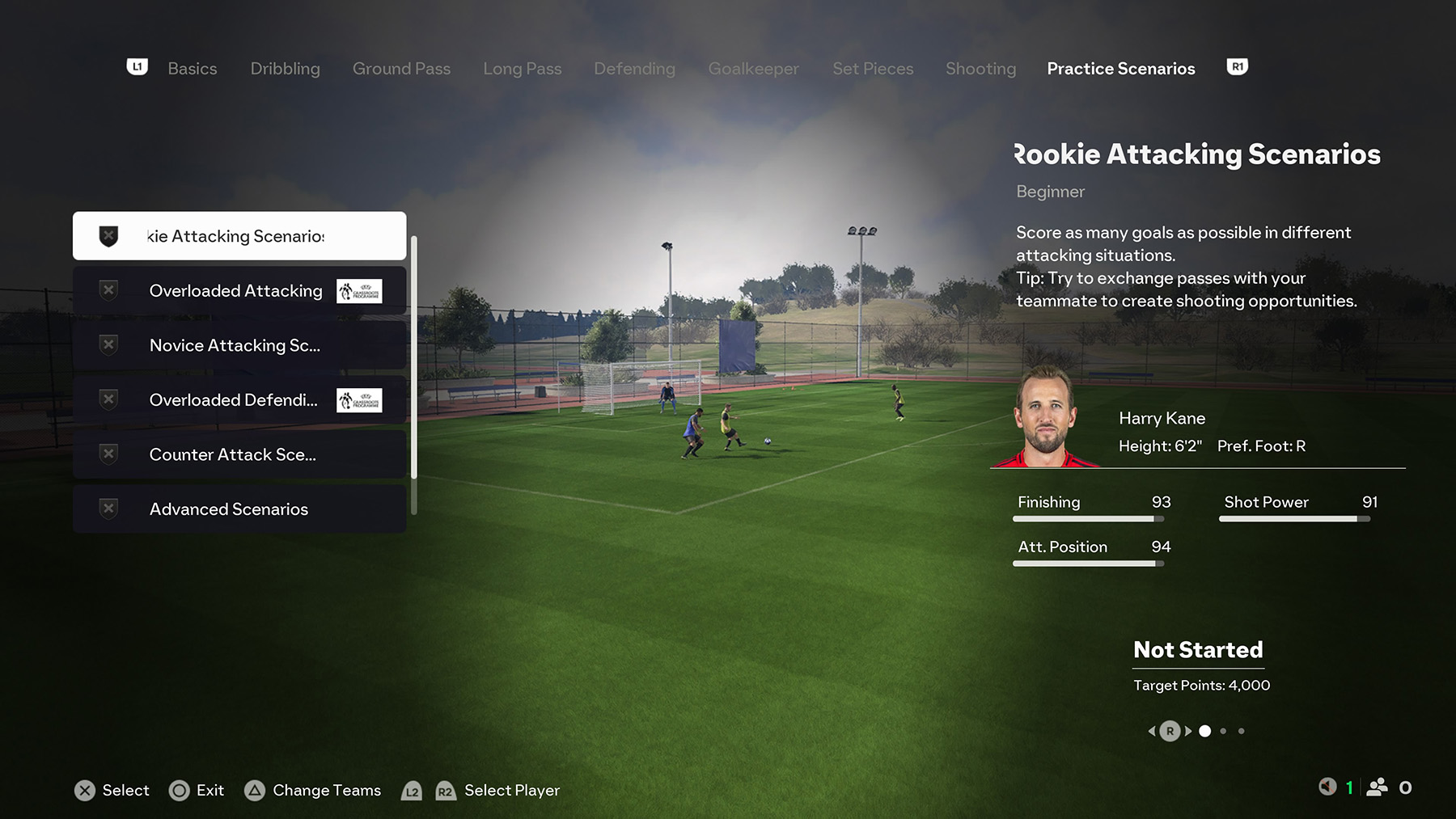Open the Practice Scenarios tab
Screen dimensions: 1456x819
coord(1121,69)
